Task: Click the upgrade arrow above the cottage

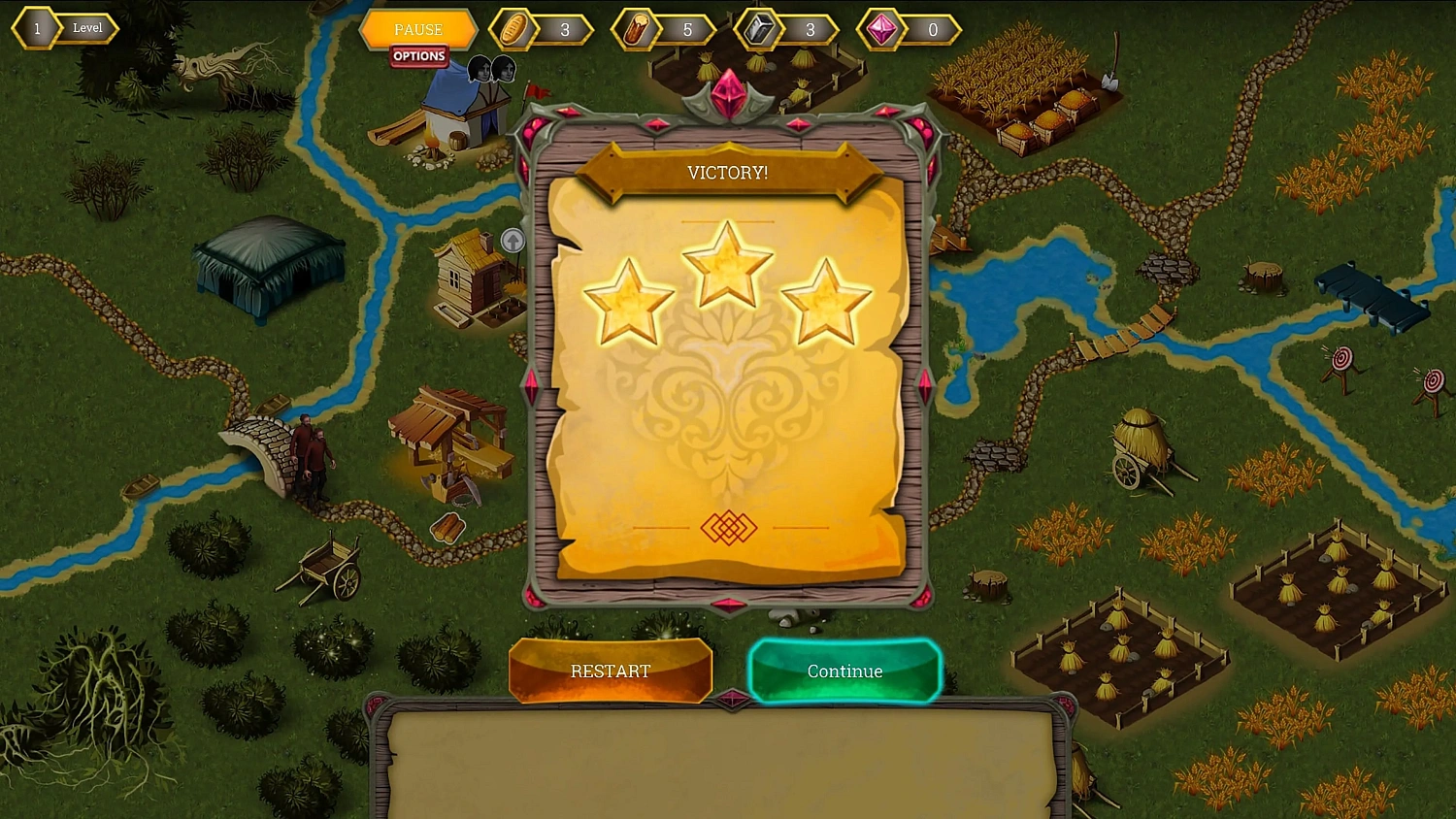Action: pyautogui.click(x=513, y=241)
